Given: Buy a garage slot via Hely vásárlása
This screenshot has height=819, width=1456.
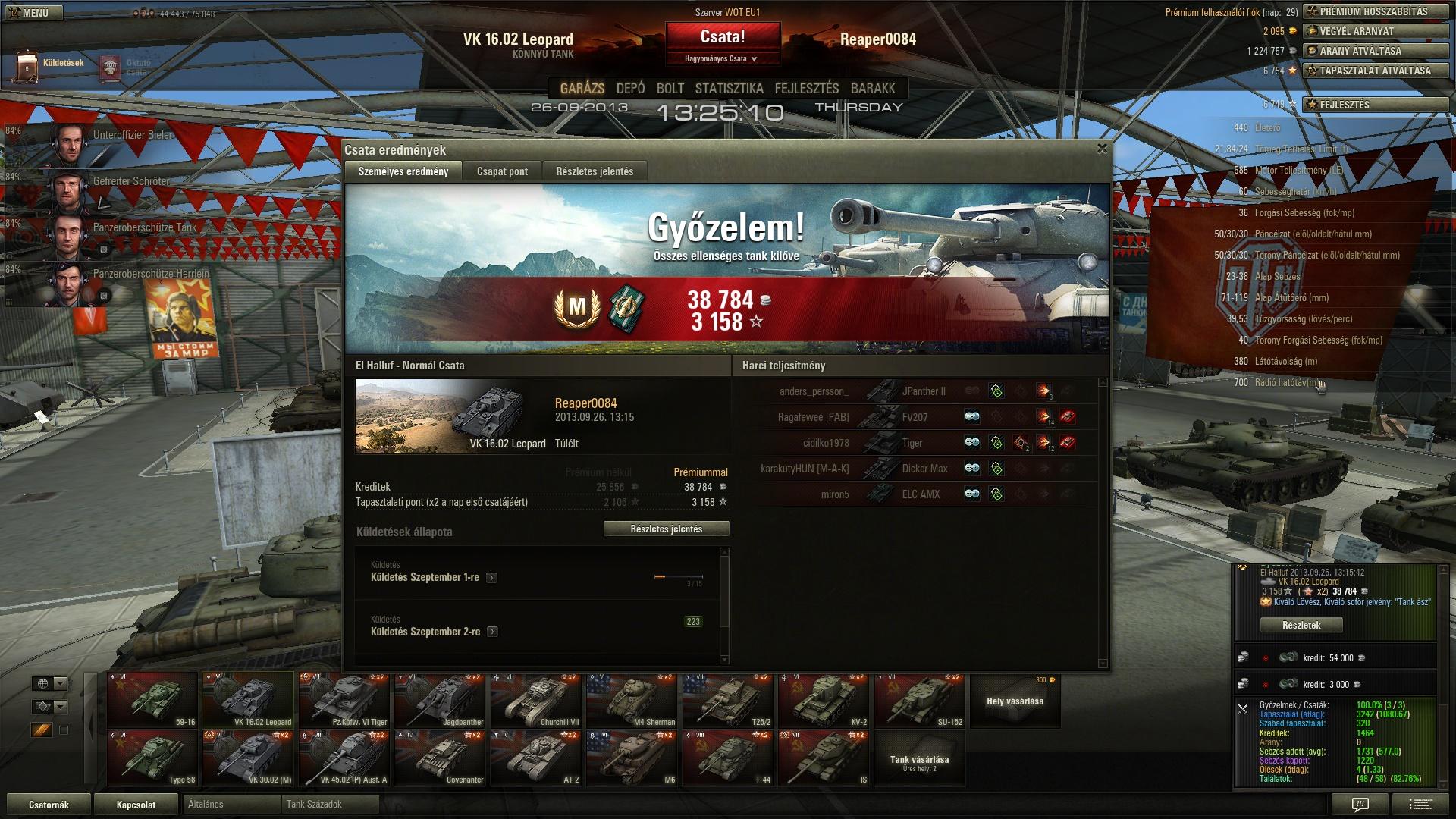Looking at the screenshot, I should tap(1015, 701).
